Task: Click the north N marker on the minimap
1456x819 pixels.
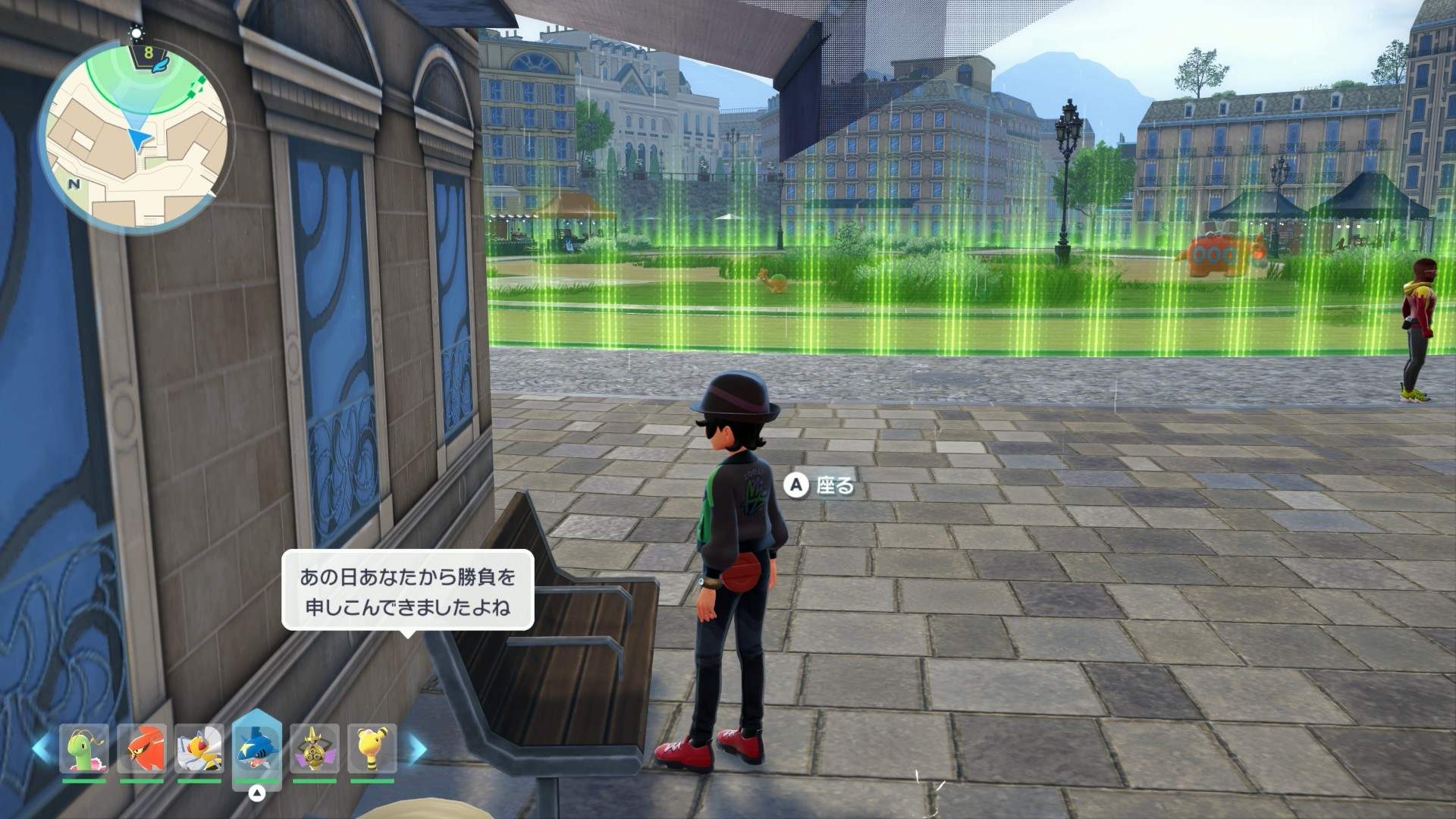Action: [x=74, y=184]
